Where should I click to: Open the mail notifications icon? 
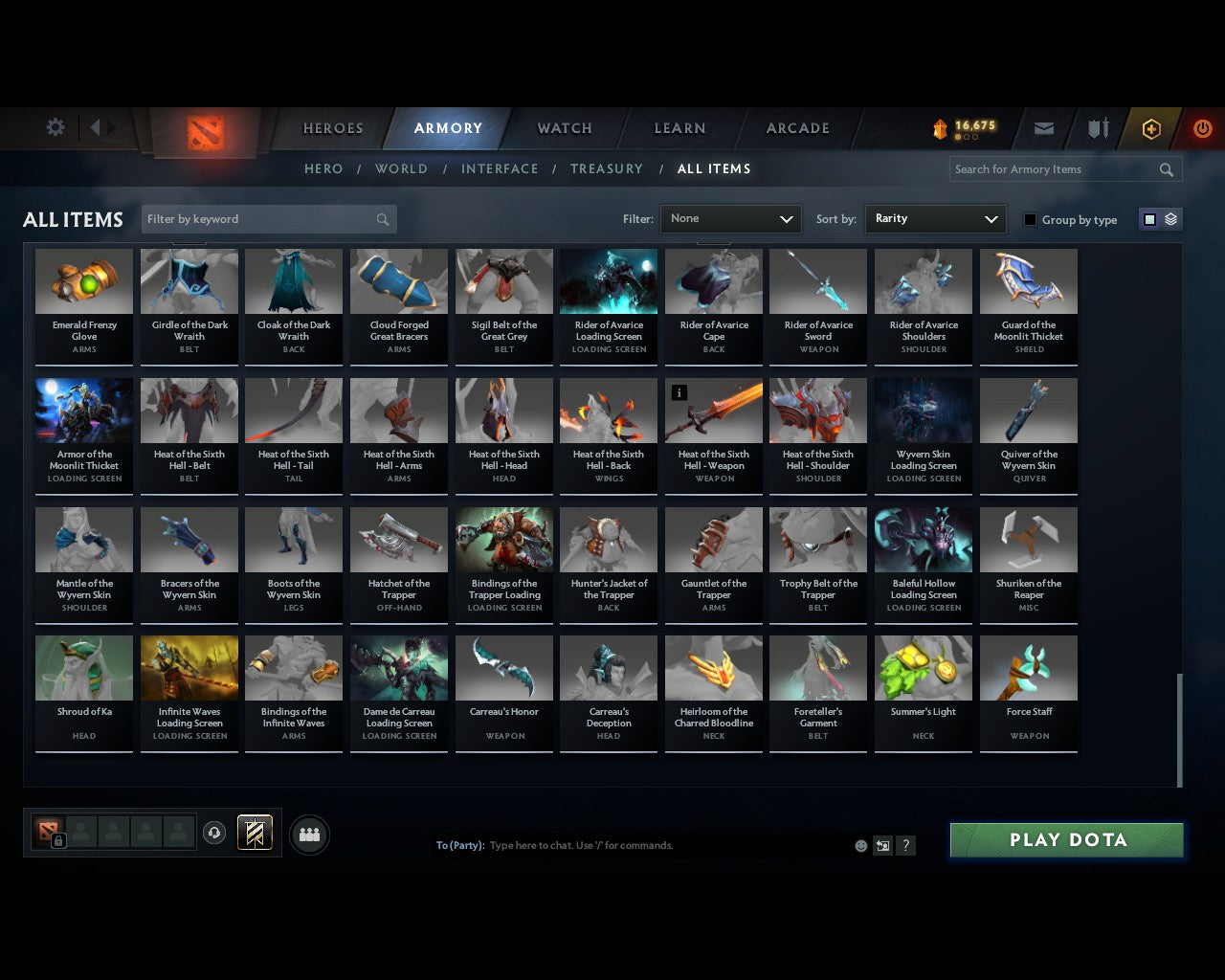coord(1043,127)
